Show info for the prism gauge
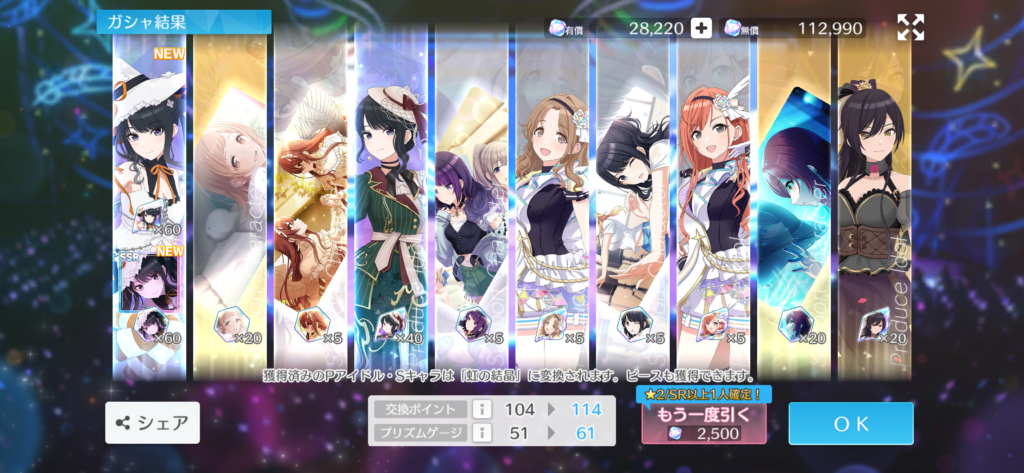 click(479, 432)
